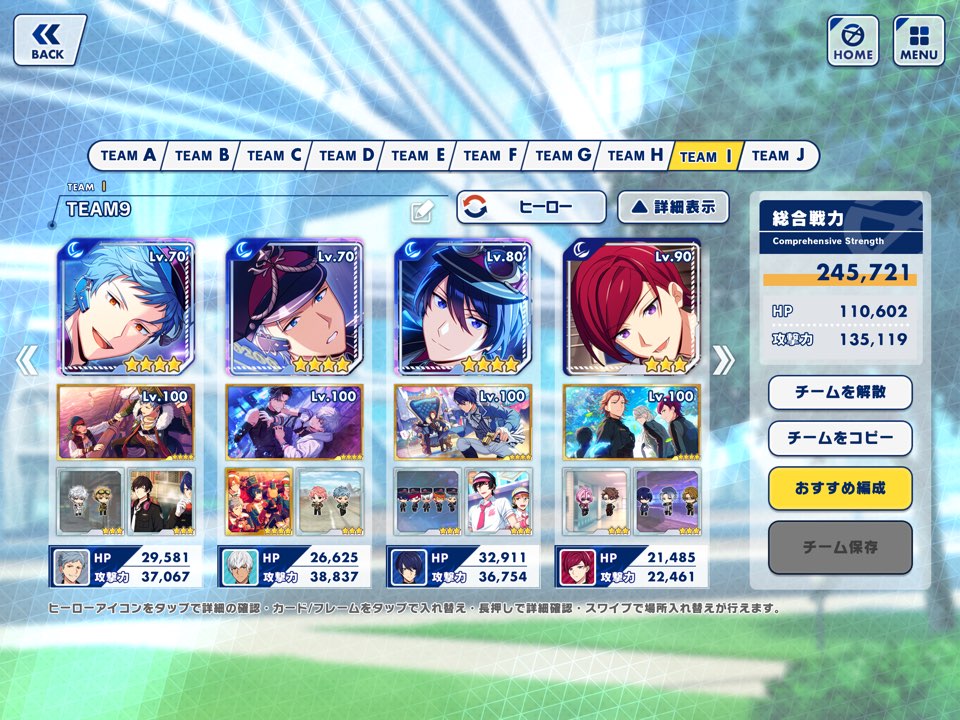Go back using the BACK button
960x720 pixels.
(49, 40)
